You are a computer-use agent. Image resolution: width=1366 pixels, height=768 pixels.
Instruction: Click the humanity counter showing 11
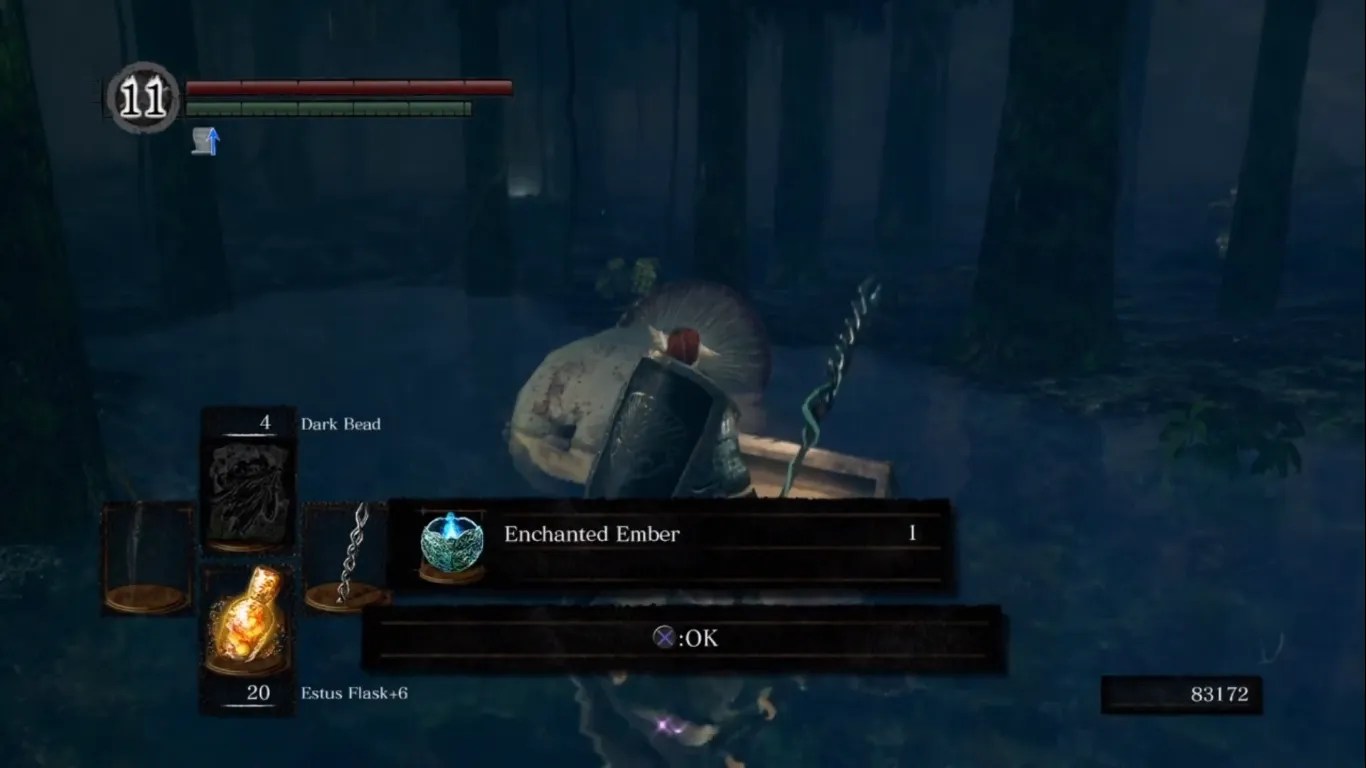[x=143, y=95]
